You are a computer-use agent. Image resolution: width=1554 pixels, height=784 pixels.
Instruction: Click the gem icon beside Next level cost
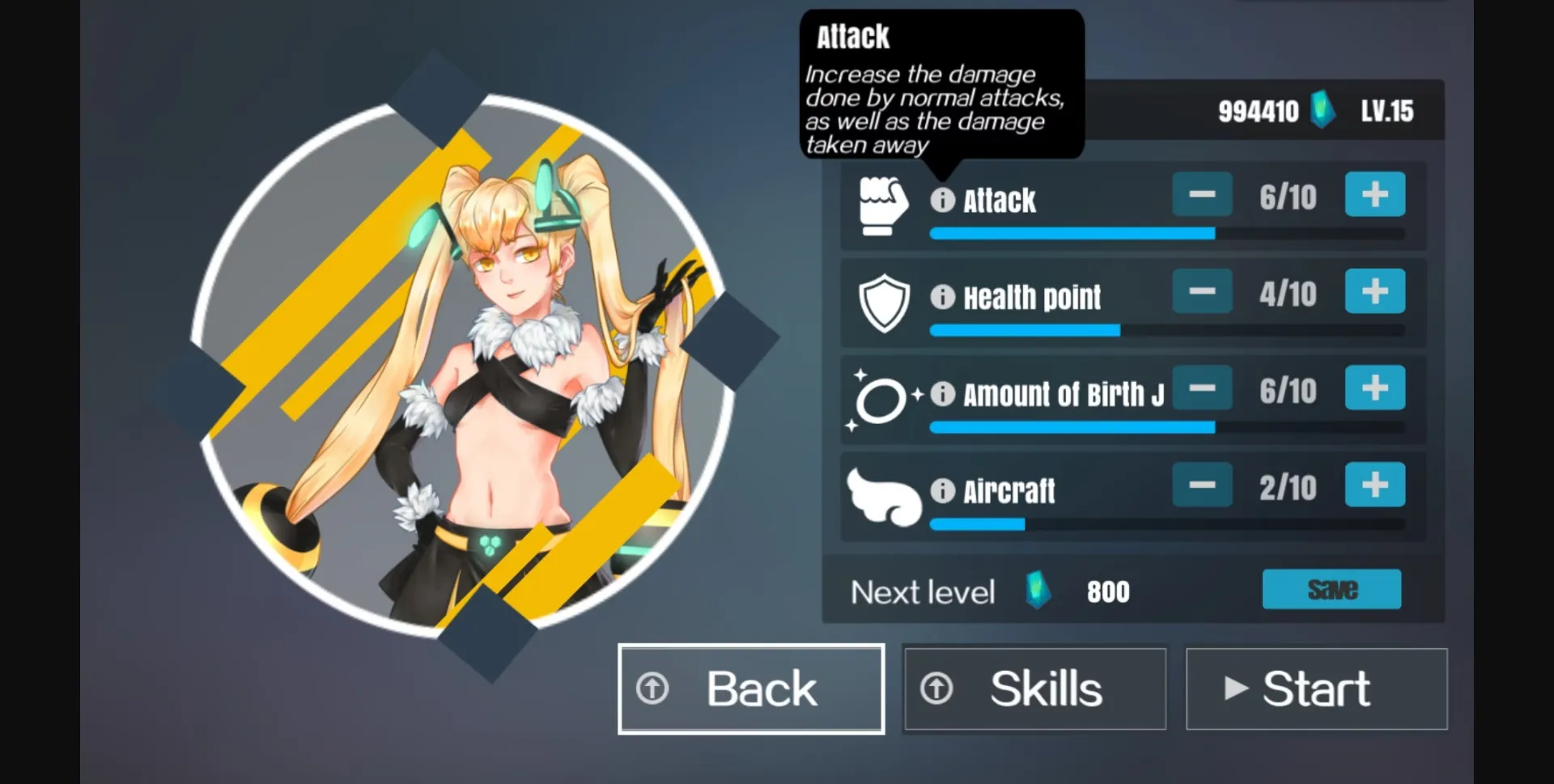[x=1036, y=591]
